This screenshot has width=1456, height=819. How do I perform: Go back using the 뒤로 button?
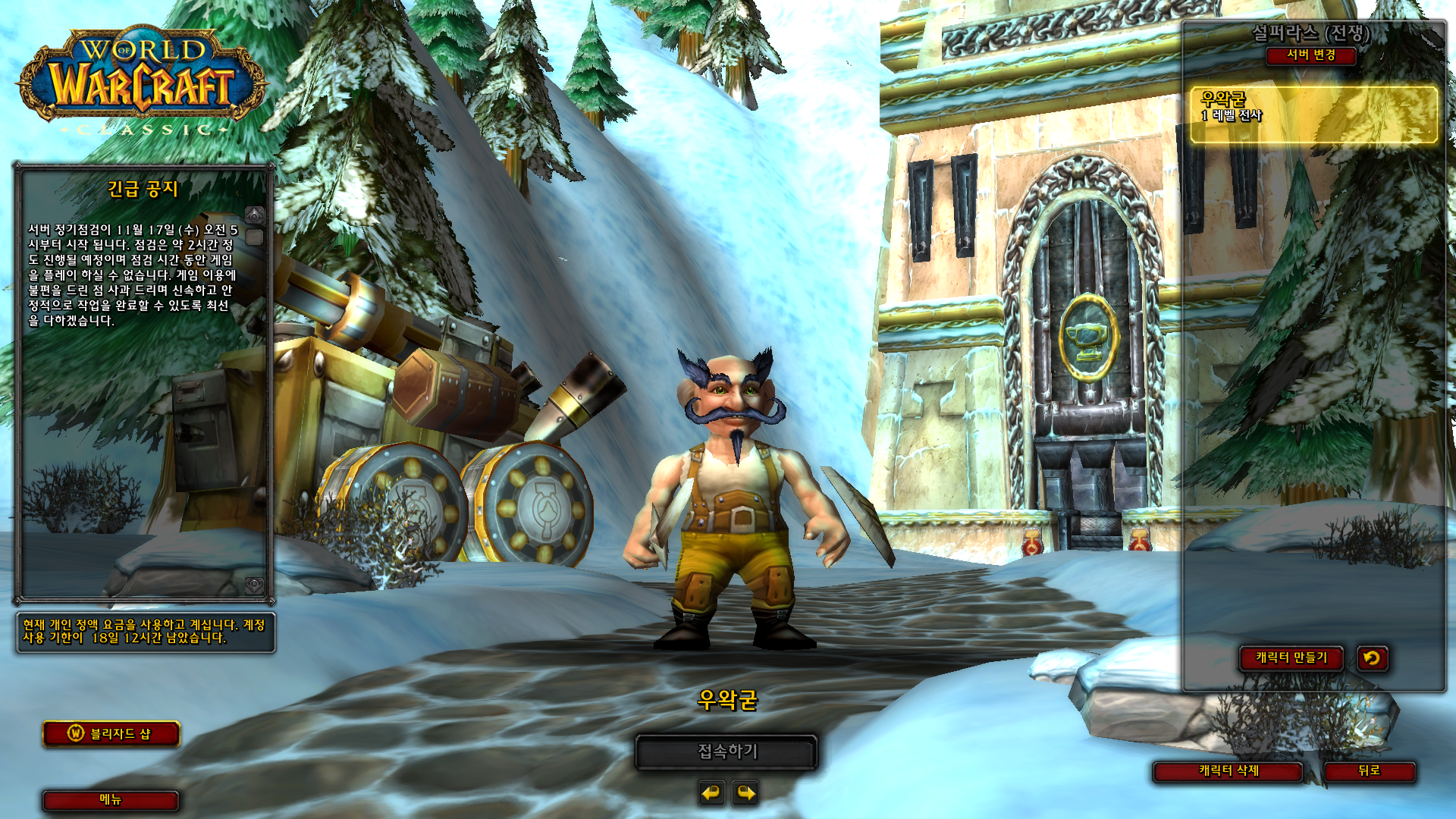[x=1369, y=771]
